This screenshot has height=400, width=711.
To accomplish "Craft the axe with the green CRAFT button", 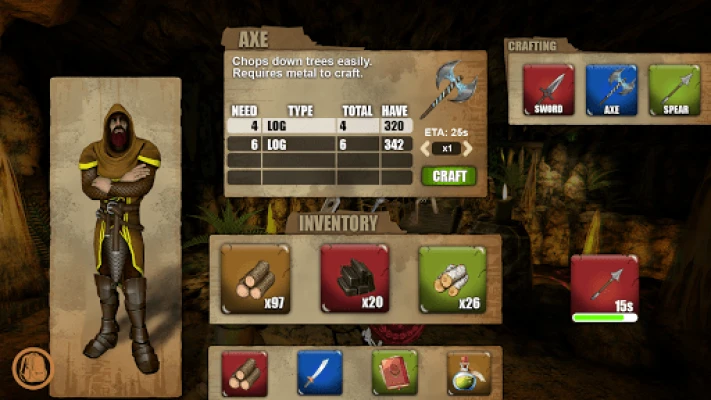I will coord(449,176).
